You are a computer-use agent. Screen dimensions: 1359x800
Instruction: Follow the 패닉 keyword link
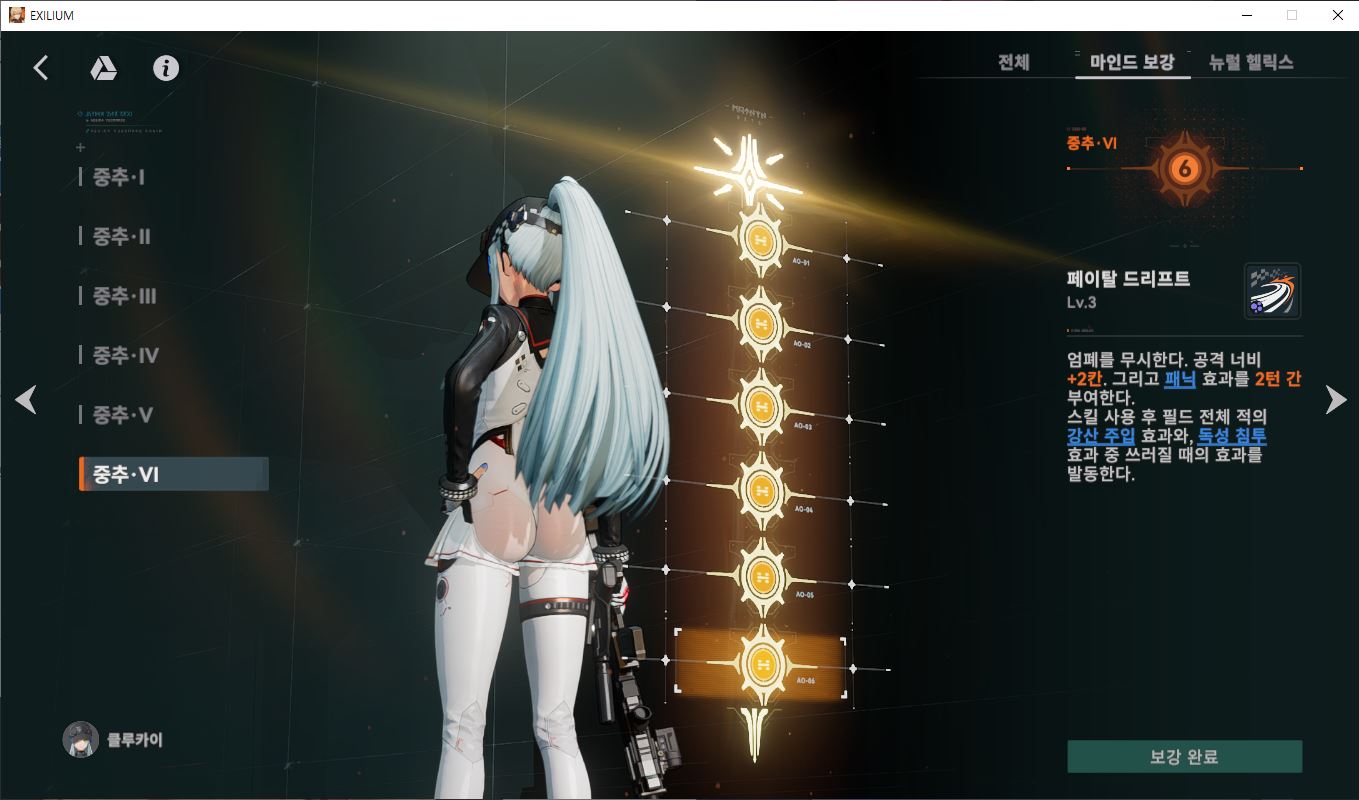[1180, 380]
